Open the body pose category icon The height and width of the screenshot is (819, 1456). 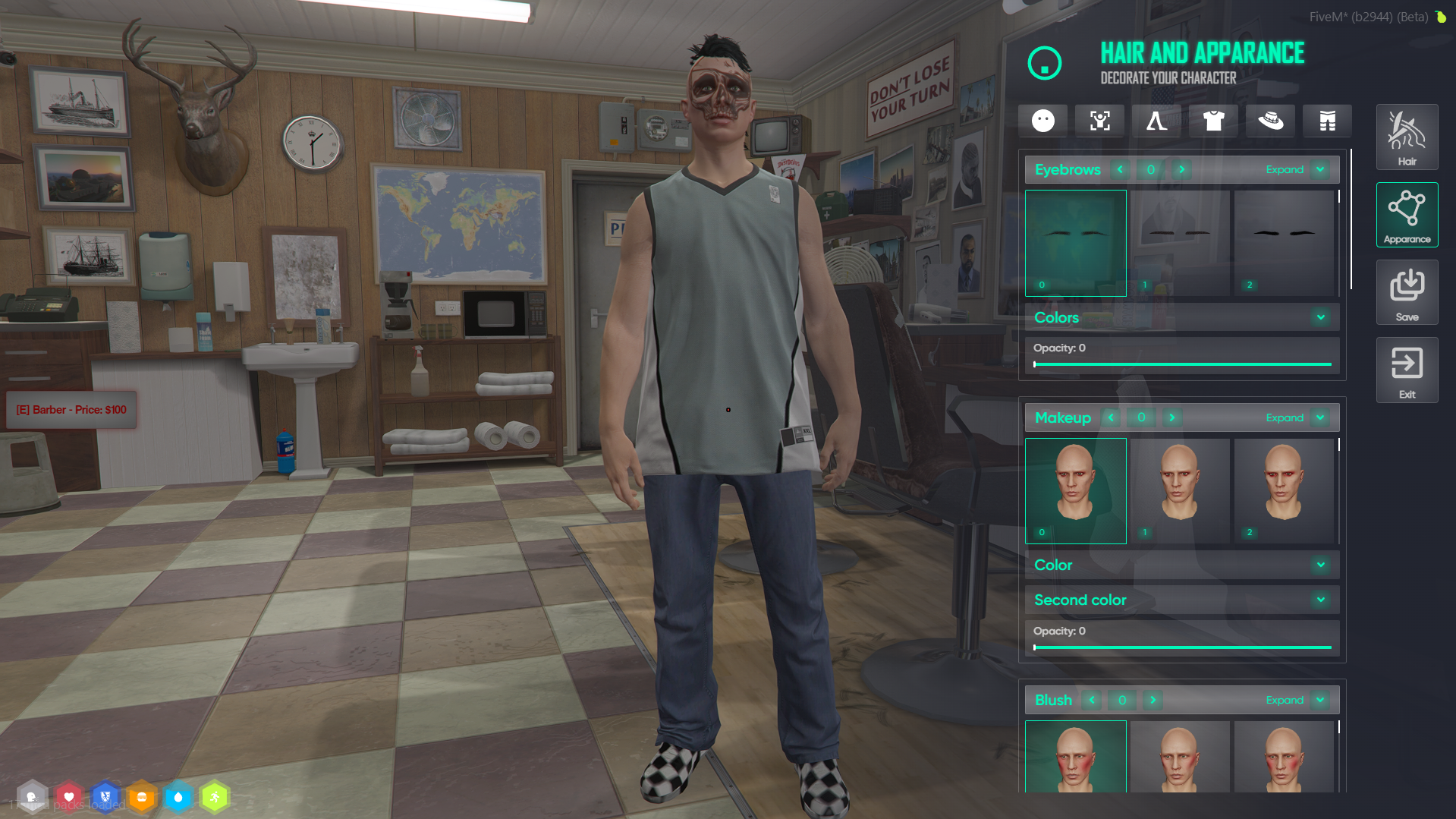pos(1099,121)
